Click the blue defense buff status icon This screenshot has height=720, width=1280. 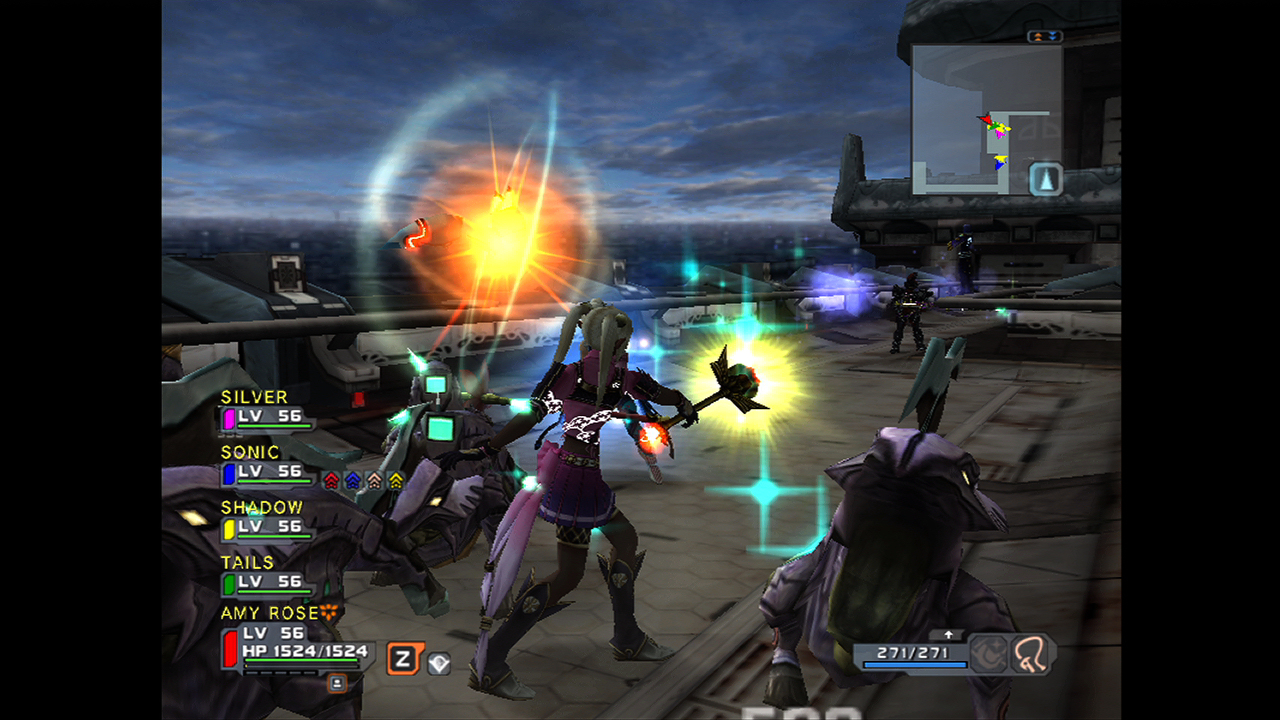point(352,481)
